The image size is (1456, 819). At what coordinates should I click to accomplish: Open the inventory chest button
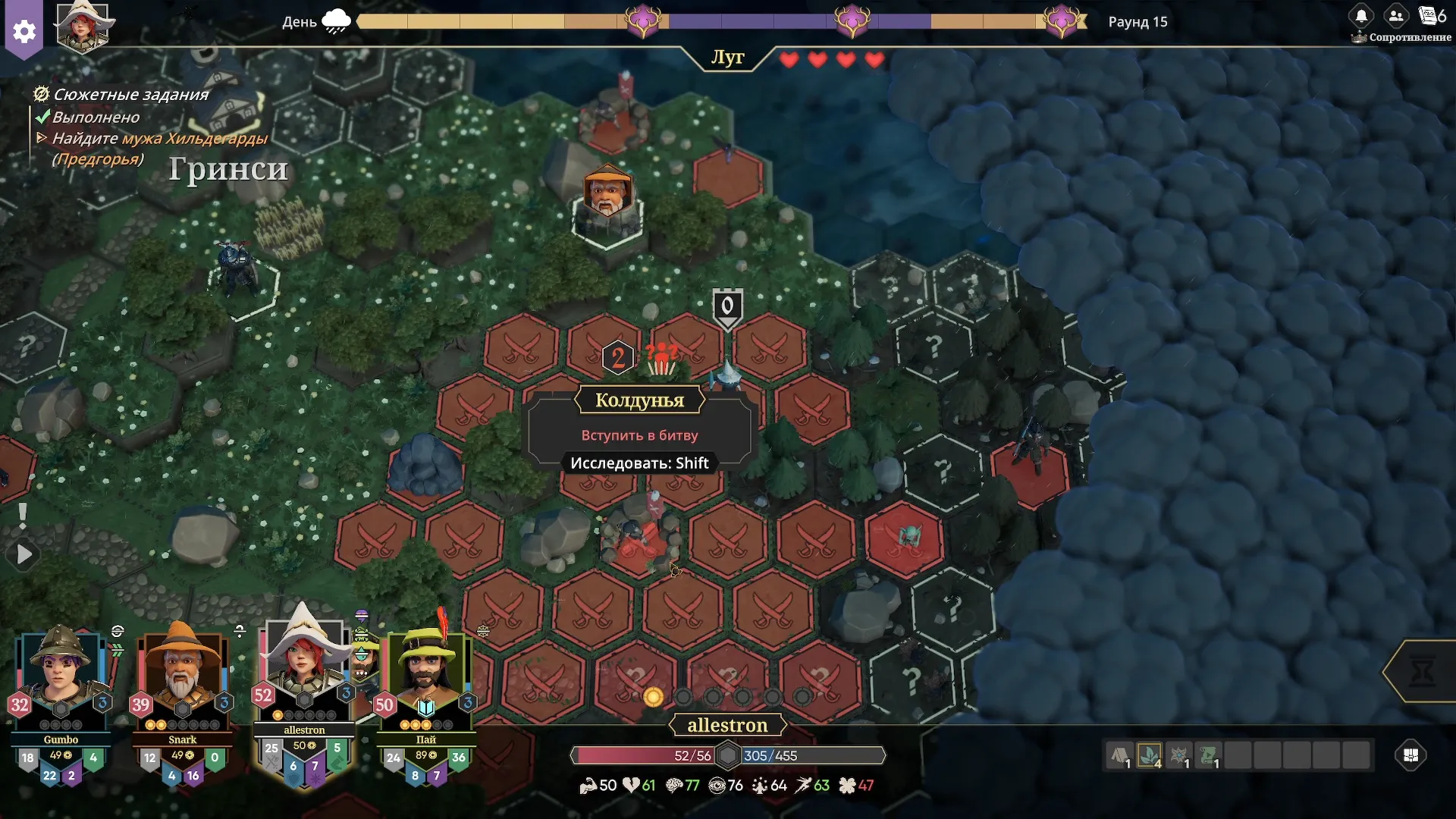(1410, 755)
